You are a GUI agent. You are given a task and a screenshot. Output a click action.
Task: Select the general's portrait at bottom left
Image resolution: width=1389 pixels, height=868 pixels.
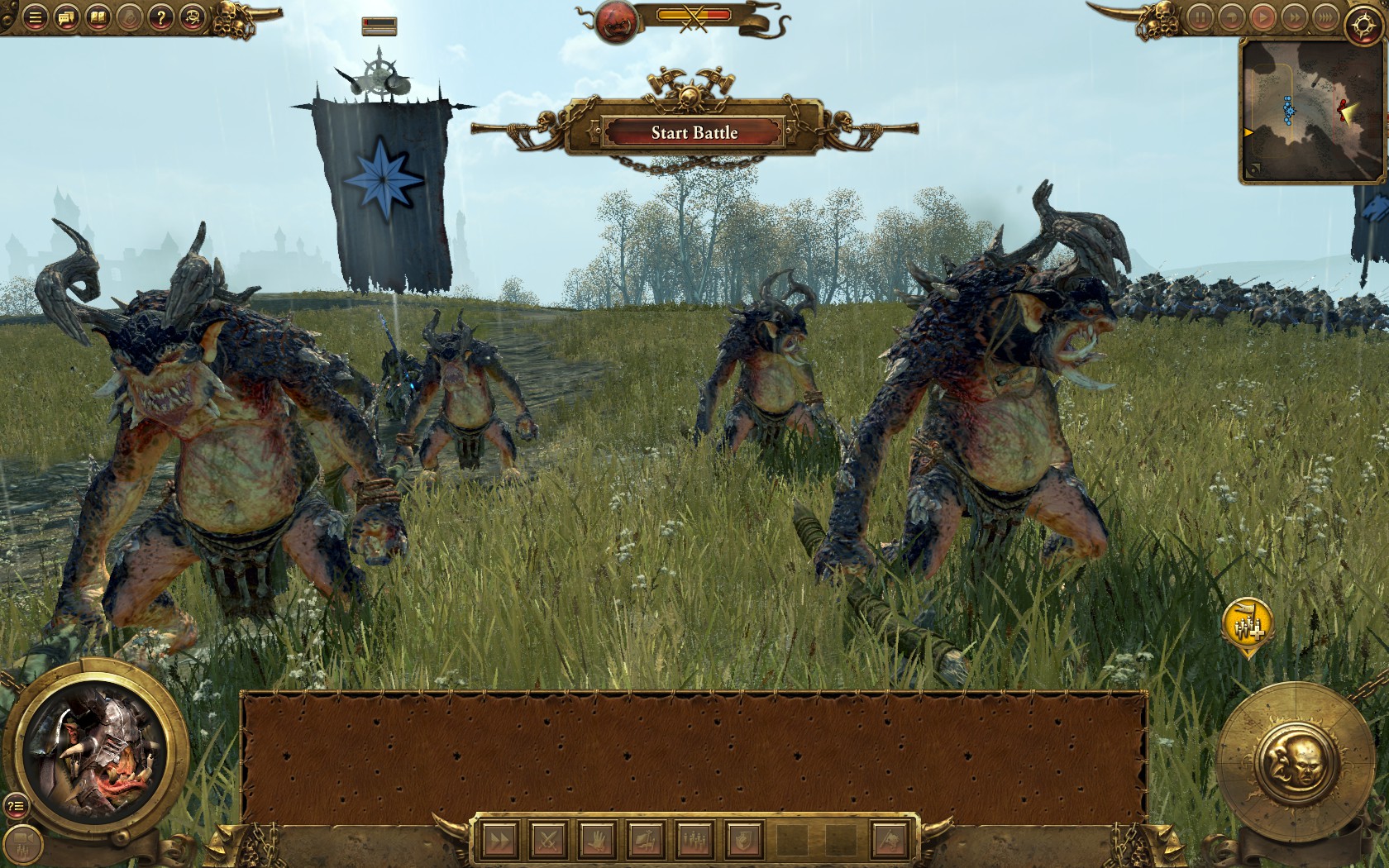click(x=93, y=758)
